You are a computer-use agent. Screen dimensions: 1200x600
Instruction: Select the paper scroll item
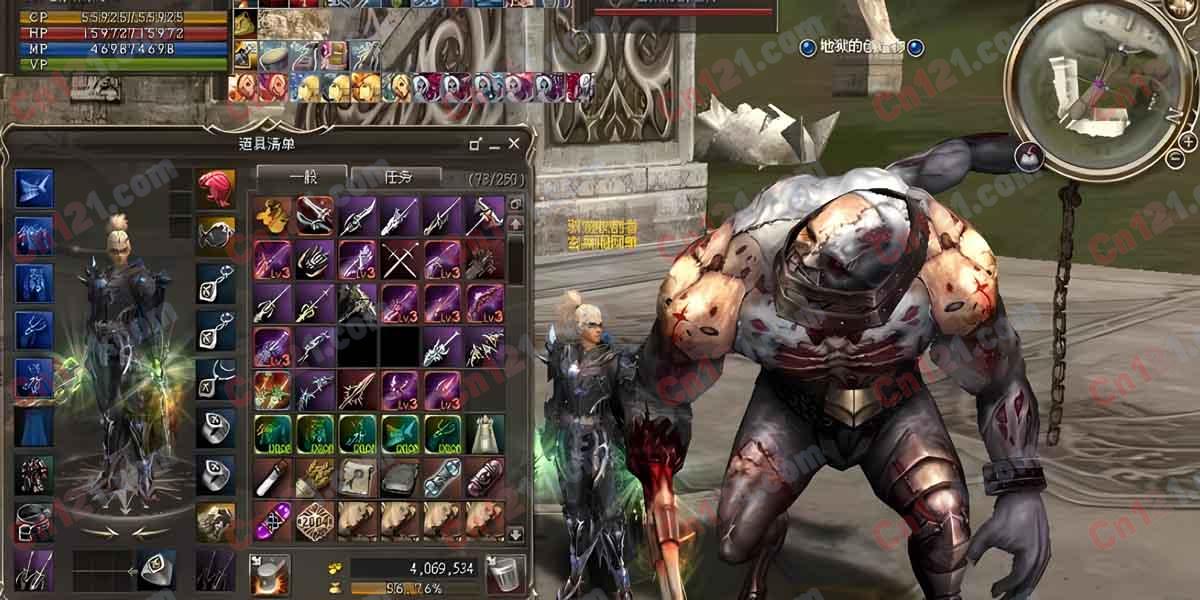357,477
